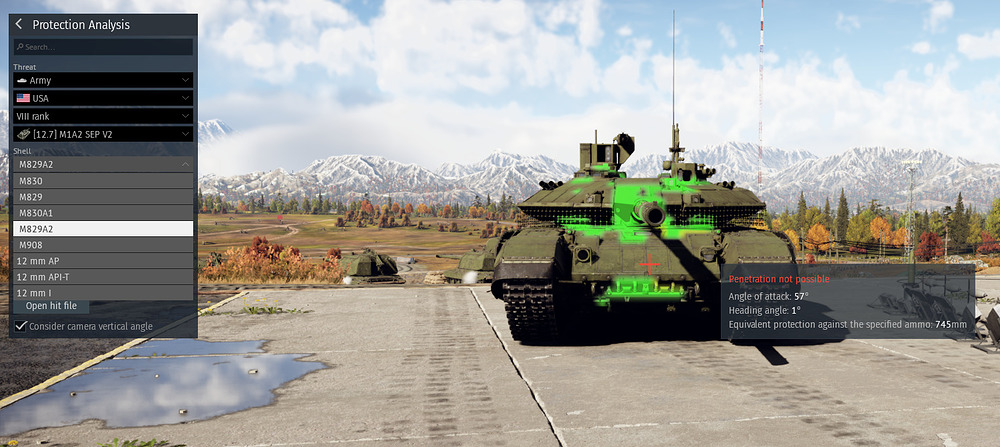Click the search input field
Image resolution: width=1000 pixels, height=447 pixels.
pyautogui.click(x=103, y=47)
